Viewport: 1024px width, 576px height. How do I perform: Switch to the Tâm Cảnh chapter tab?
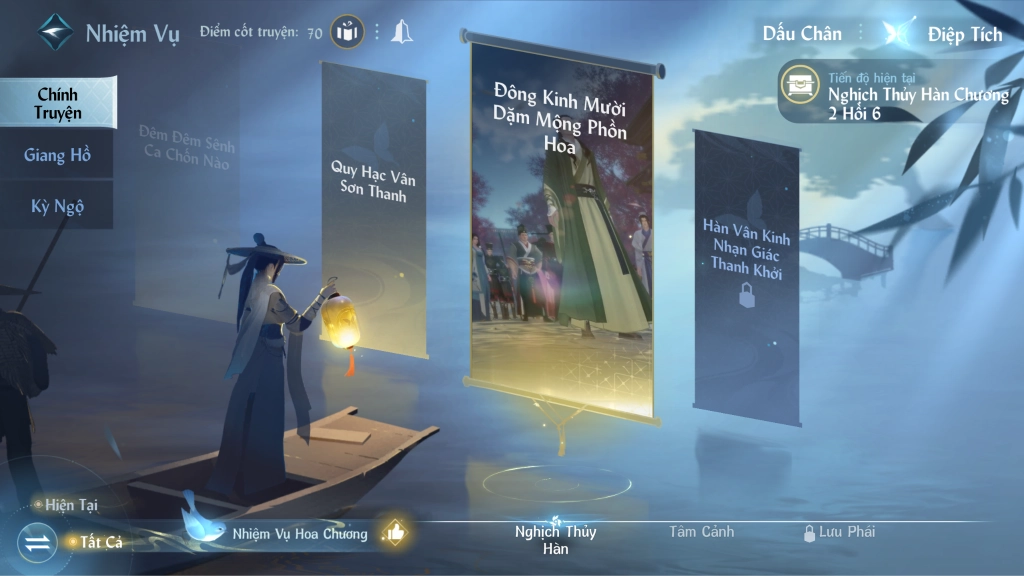(702, 532)
